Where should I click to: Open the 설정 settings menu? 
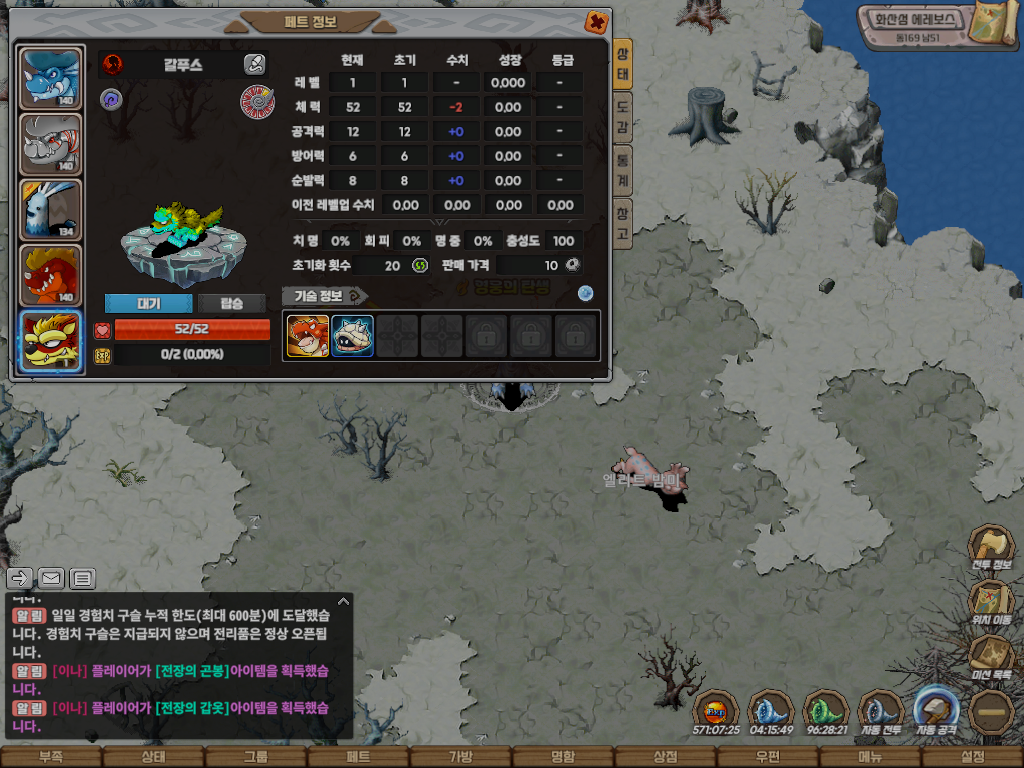pyautogui.click(x=973, y=757)
